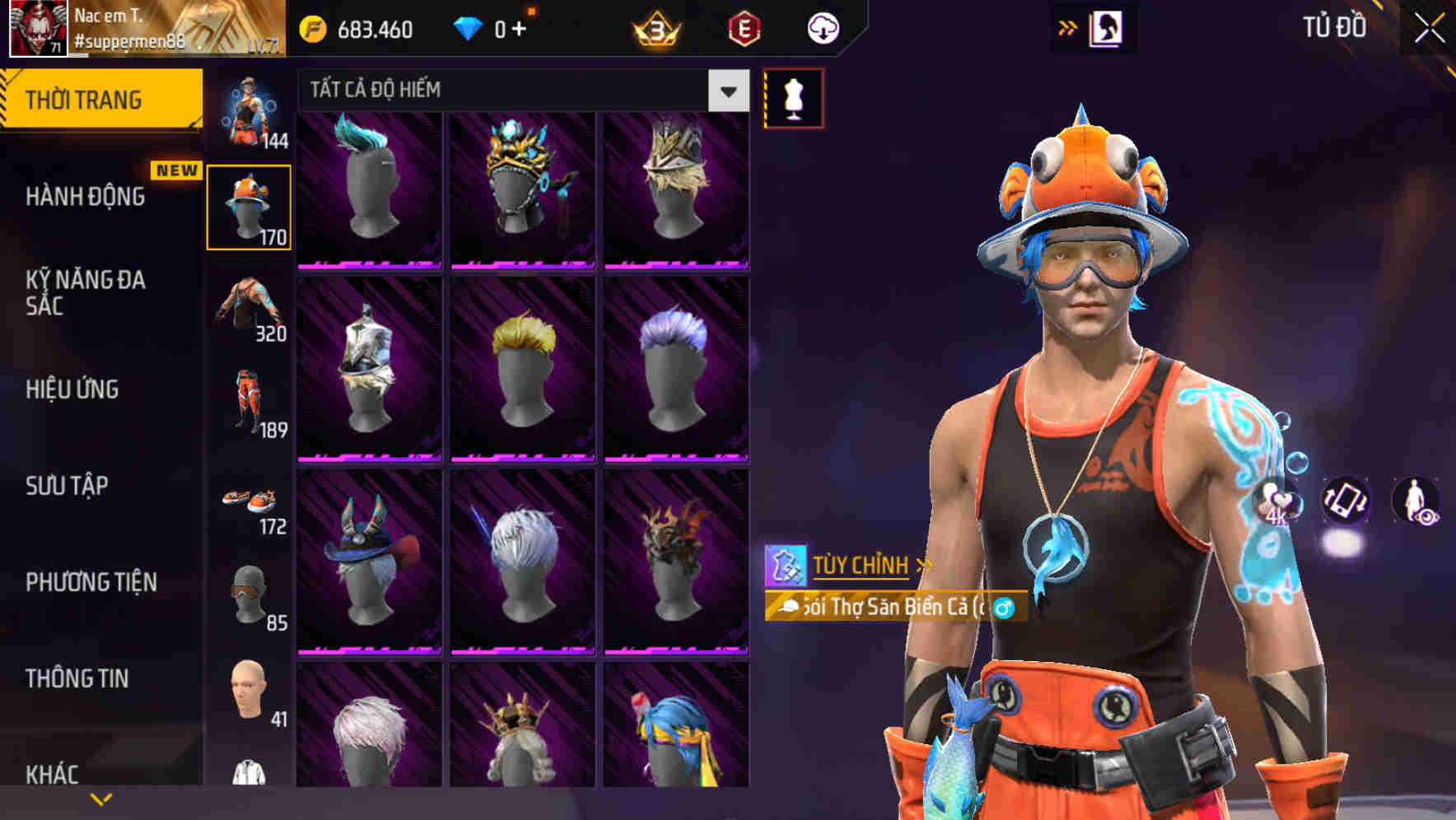1456x820 pixels.
Task: Expand the sidebar using the bottom chevron
Action: [100, 797]
